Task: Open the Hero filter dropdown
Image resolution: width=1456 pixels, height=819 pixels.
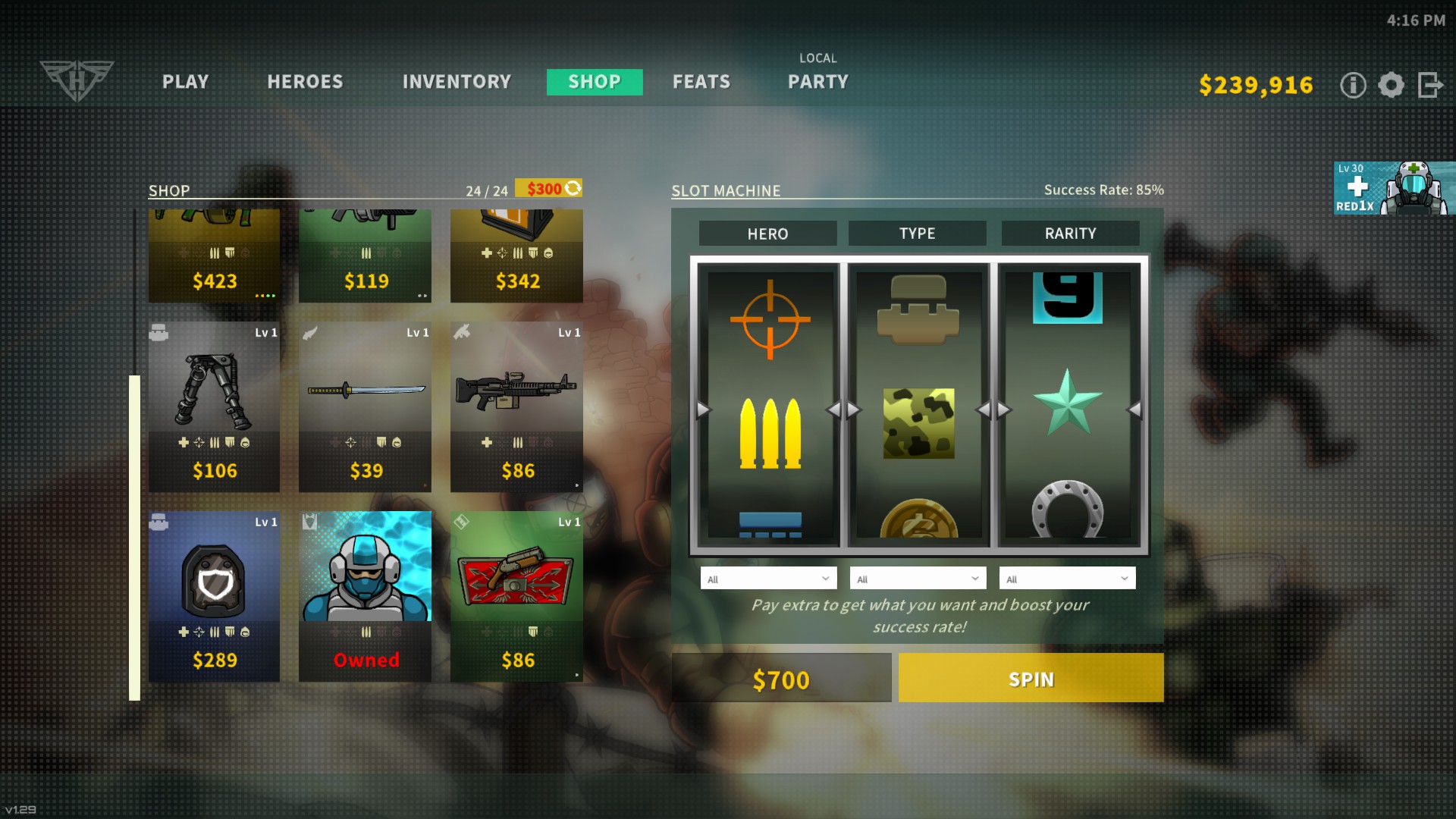Action: coord(768,579)
